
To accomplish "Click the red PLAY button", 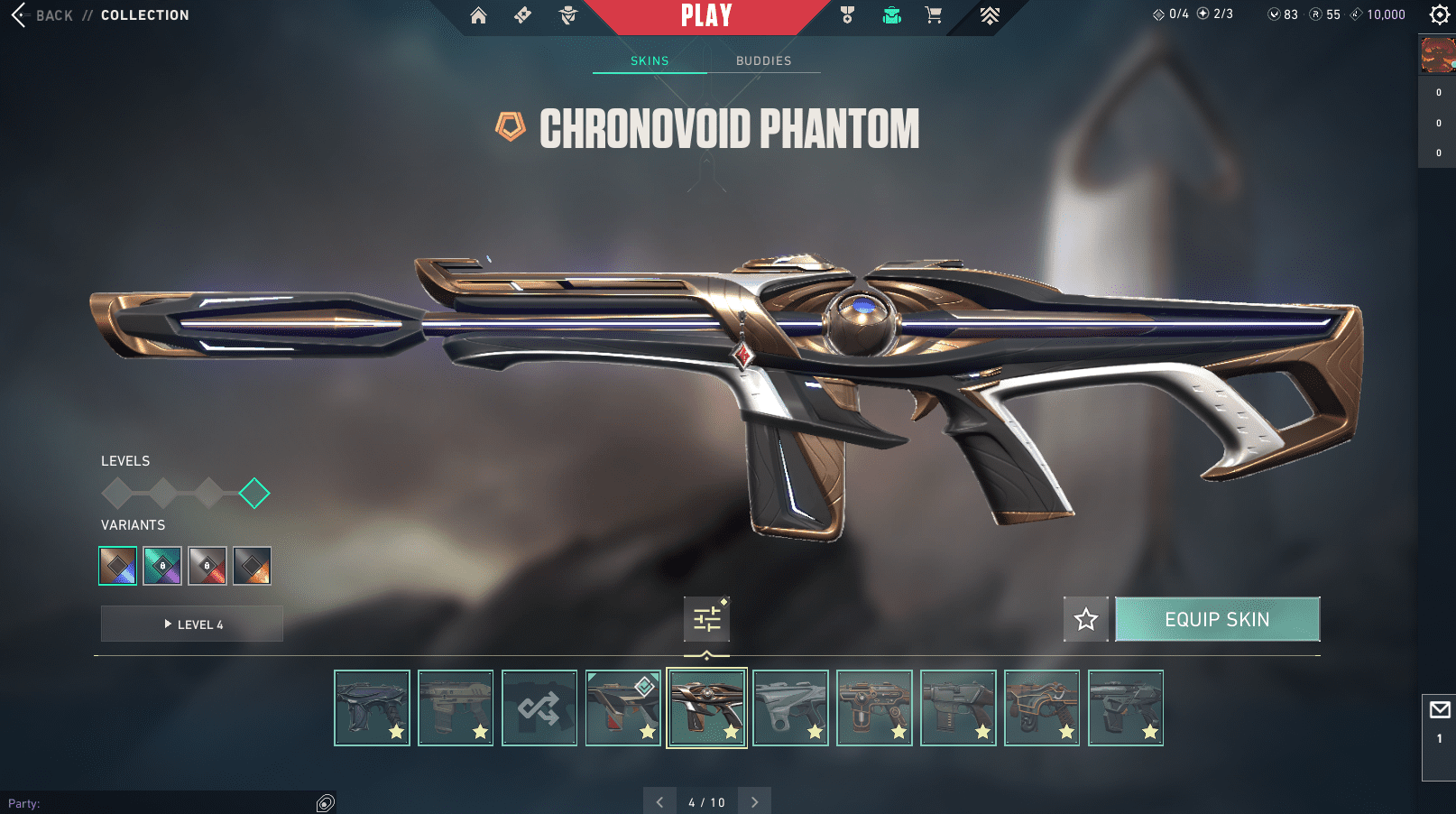I will 705,16.
